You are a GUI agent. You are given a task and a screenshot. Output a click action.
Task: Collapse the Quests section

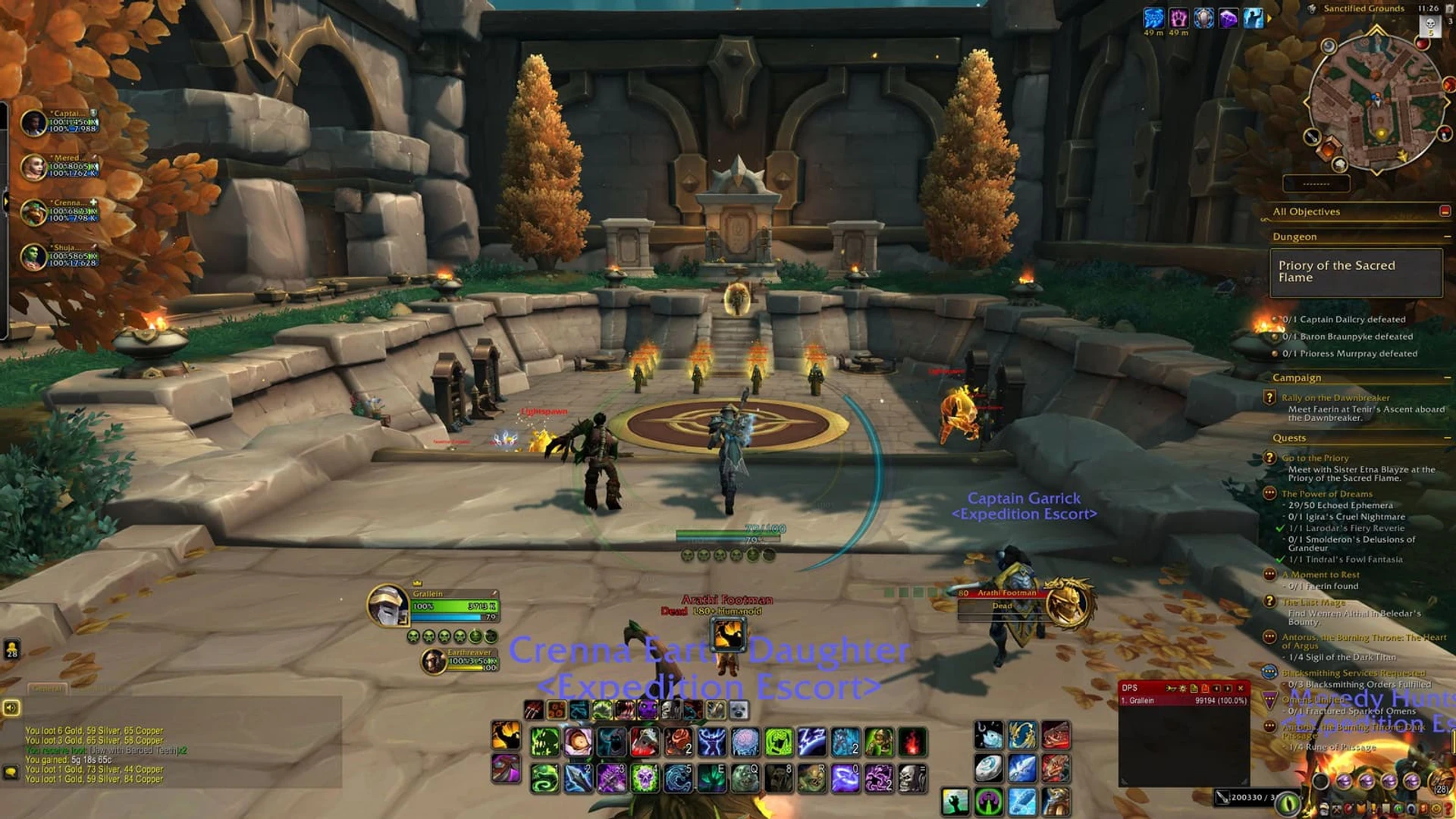click(1449, 438)
